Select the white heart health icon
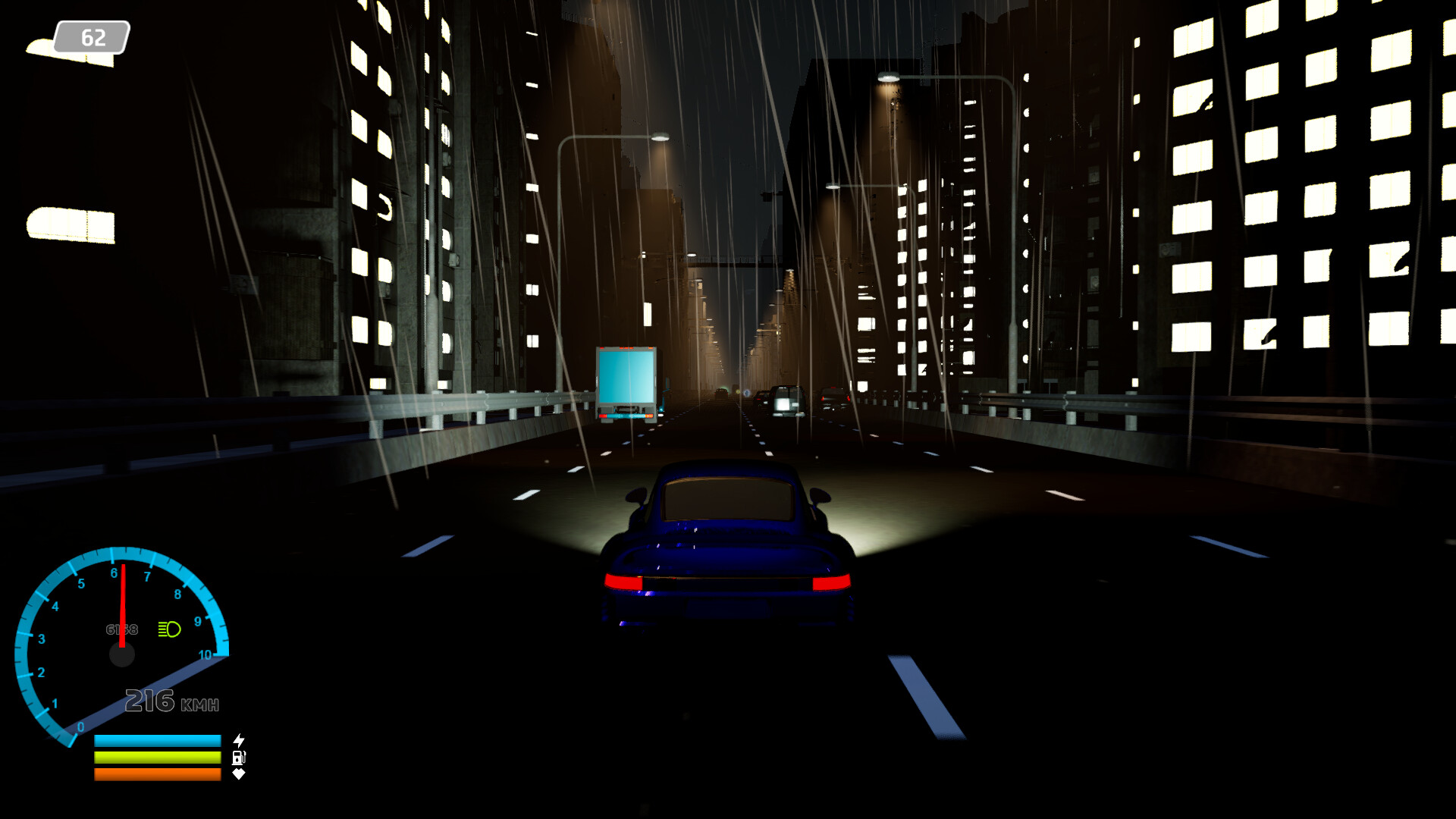Viewport: 1456px width, 819px height. click(x=238, y=776)
